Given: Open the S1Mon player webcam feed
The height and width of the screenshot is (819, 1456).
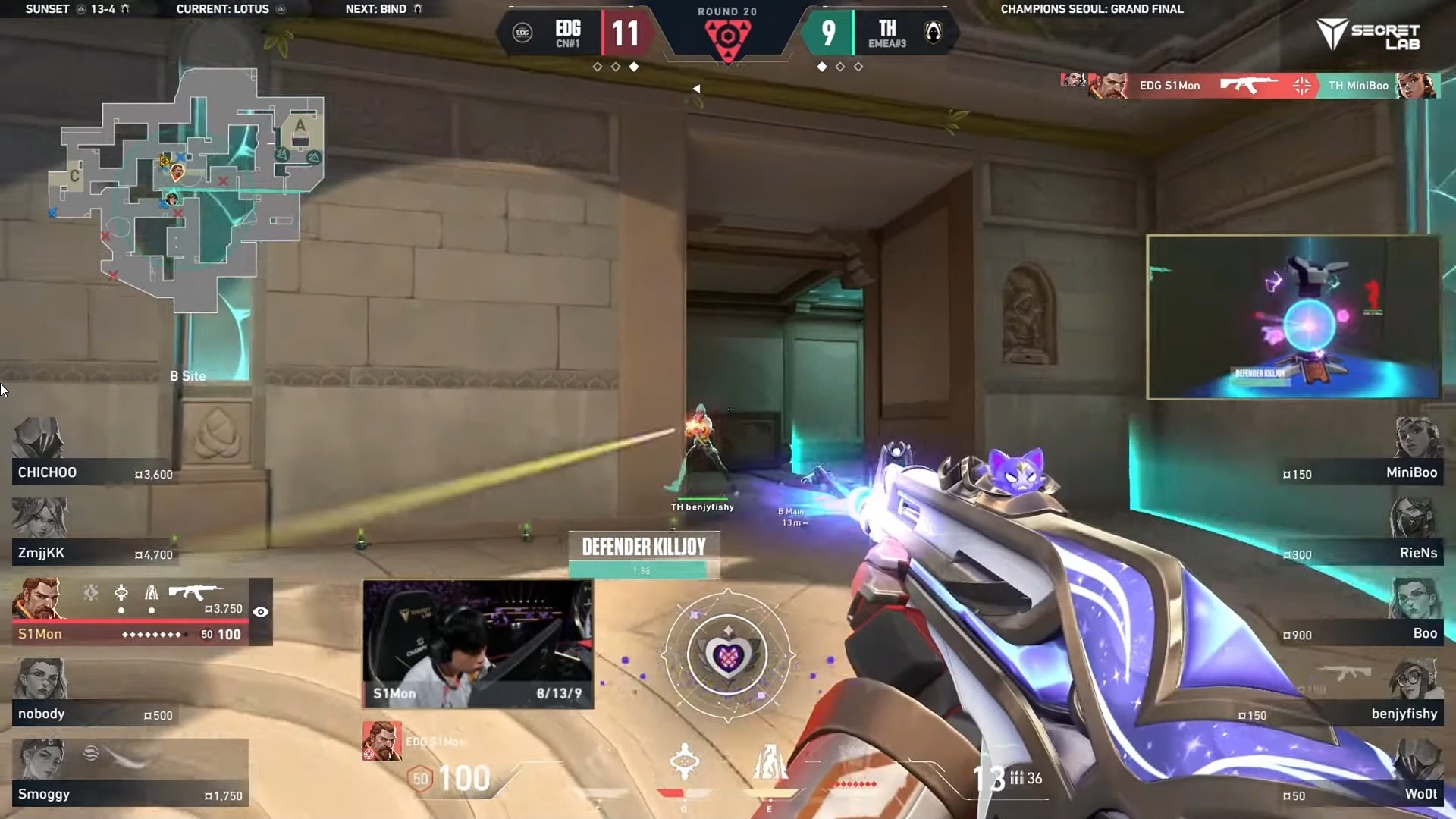Looking at the screenshot, I should (478, 644).
